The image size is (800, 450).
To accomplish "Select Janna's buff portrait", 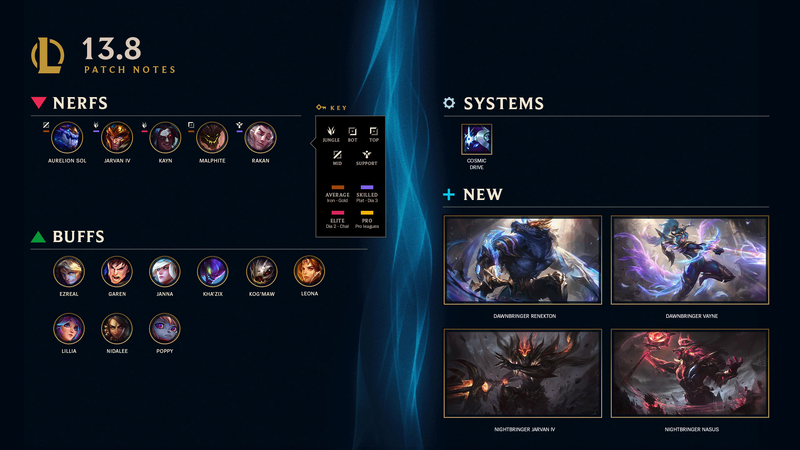I will (165, 271).
